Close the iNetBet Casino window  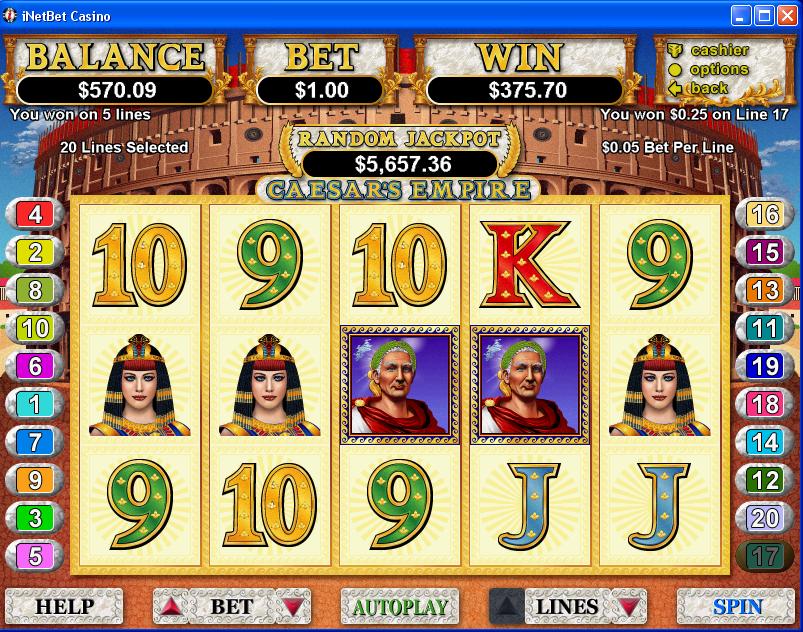(786, 16)
